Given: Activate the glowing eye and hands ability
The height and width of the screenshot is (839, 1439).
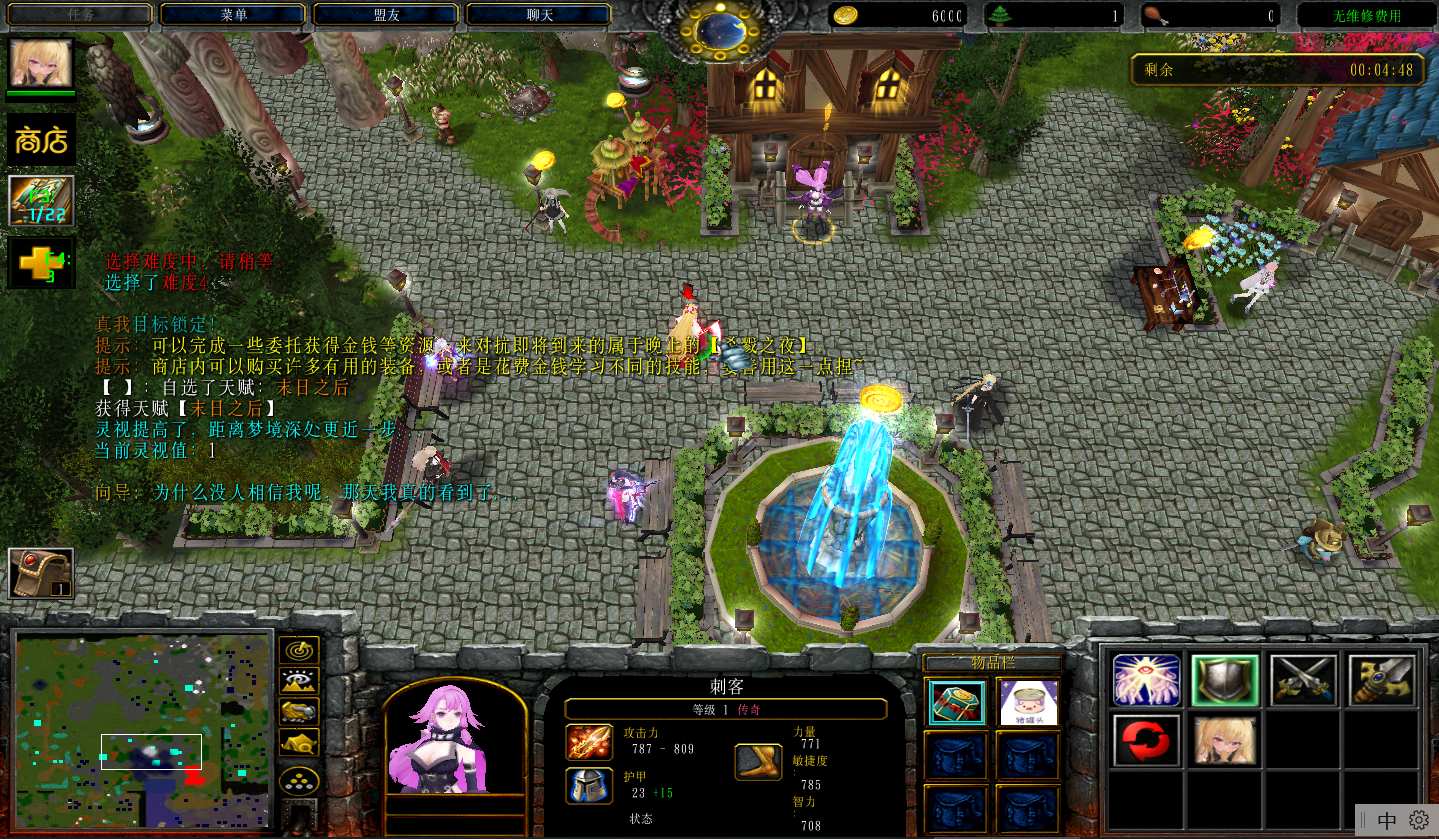Looking at the screenshot, I should click(x=1146, y=680).
